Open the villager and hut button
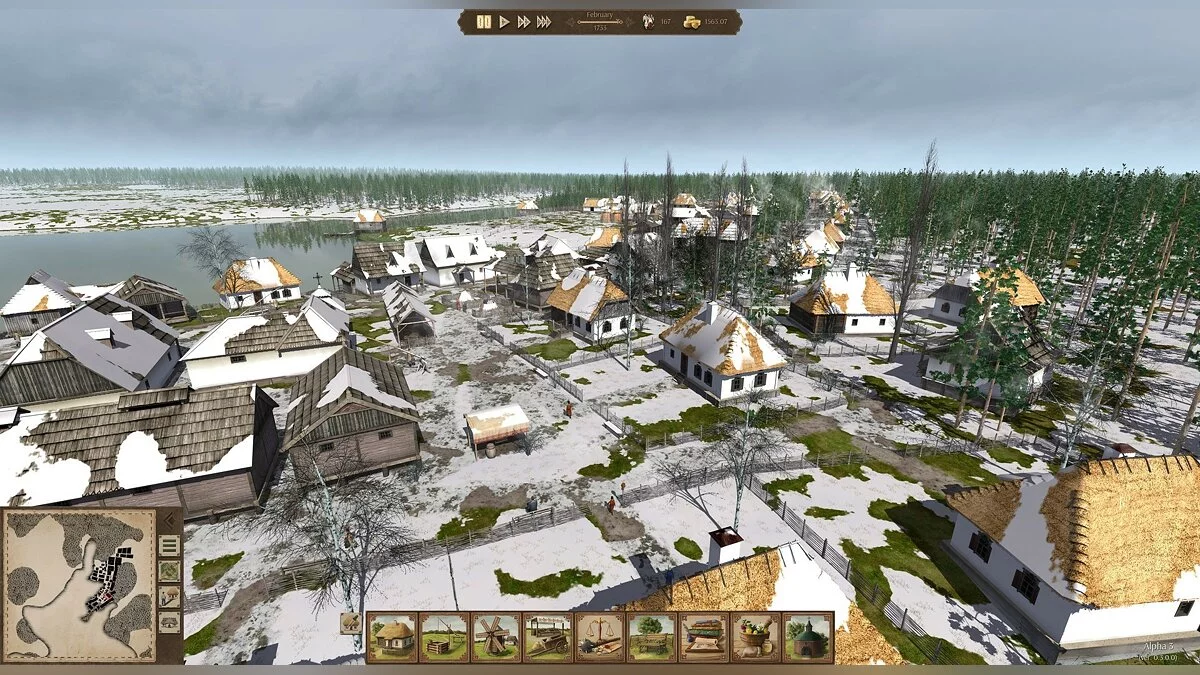Screen dimensions: 1200x675 [169, 596]
